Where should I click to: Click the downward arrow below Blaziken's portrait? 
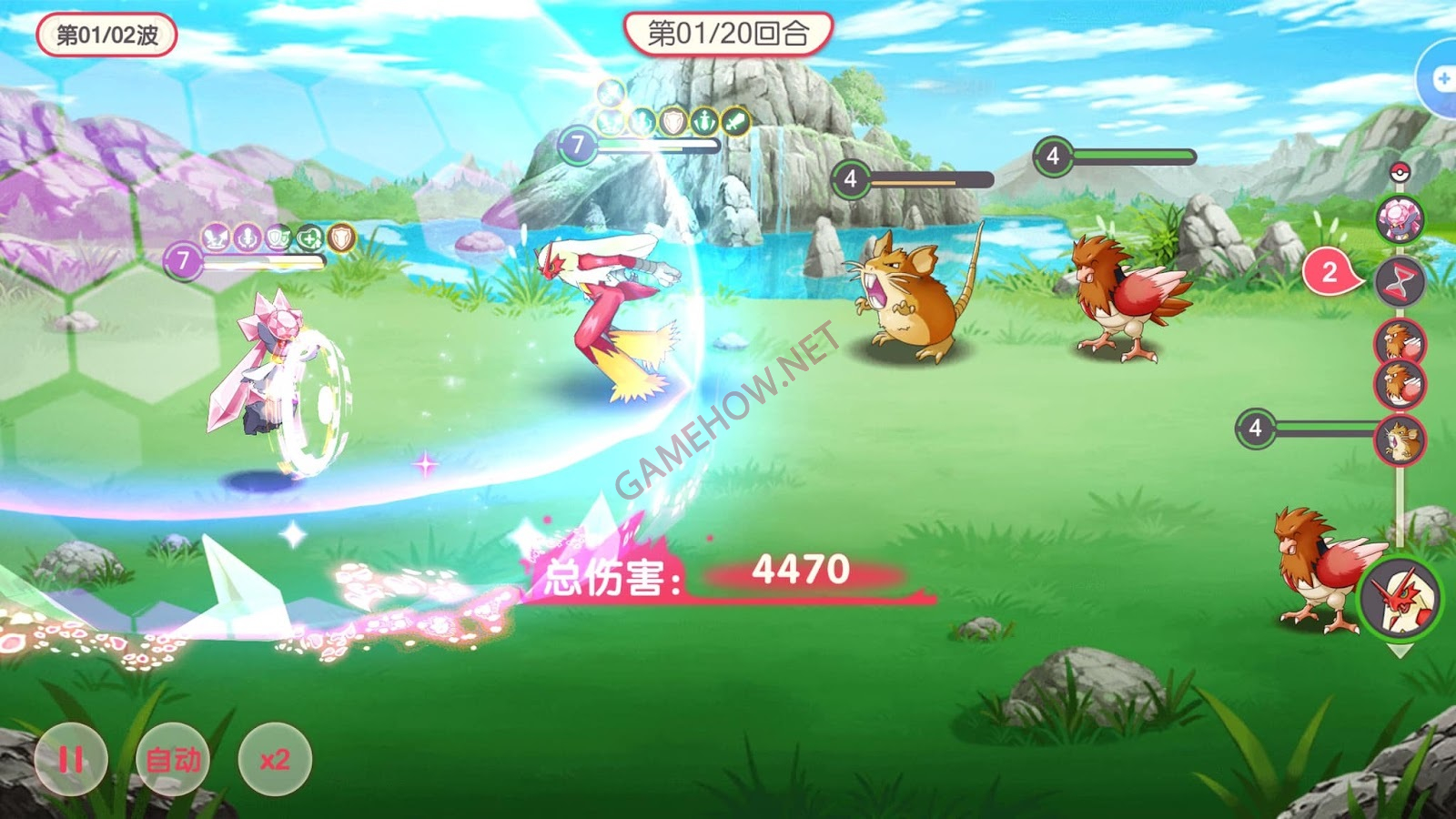point(1400,648)
